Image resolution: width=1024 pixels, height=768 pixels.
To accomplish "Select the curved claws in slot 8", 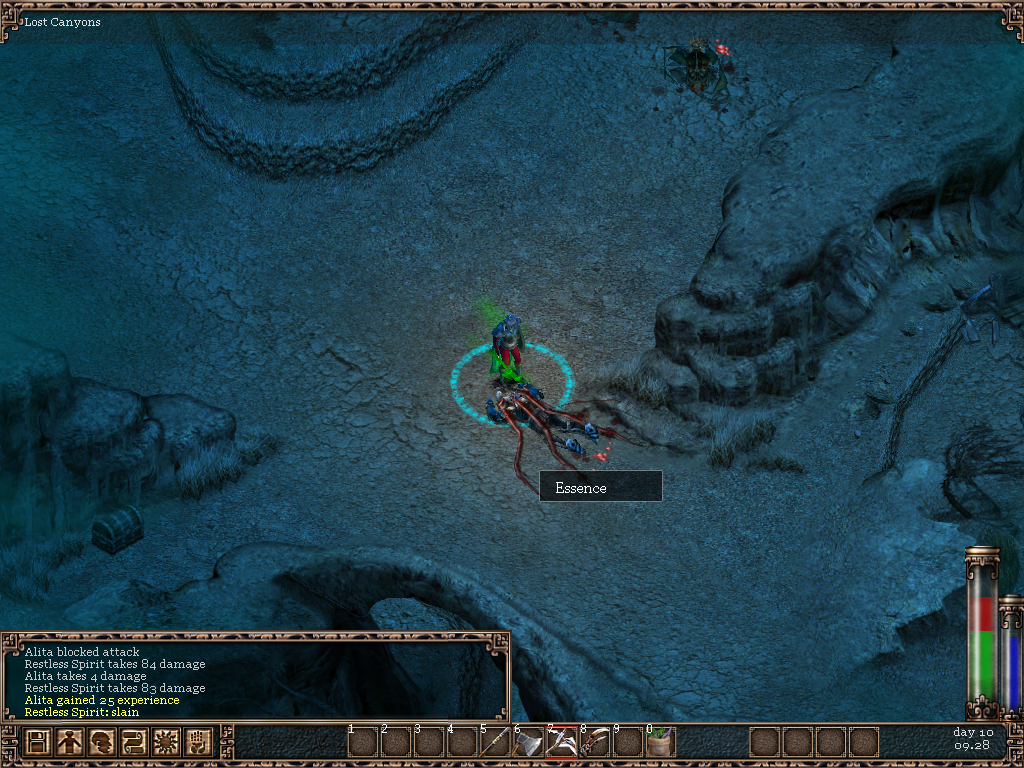I will pyautogui.click(x=594, y=743).
